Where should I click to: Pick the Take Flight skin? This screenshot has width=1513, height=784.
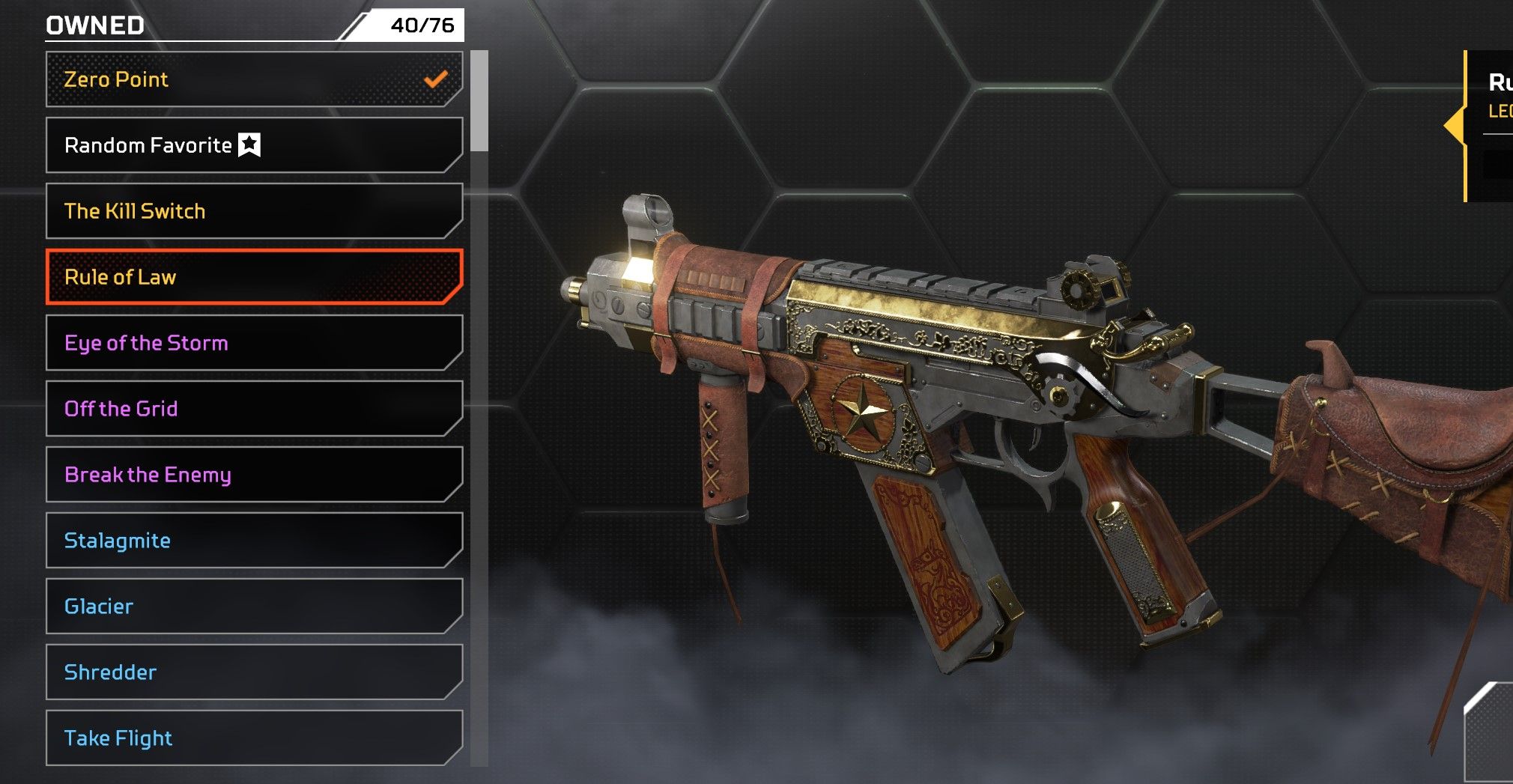pyautogui.click(x=254, y=738)
